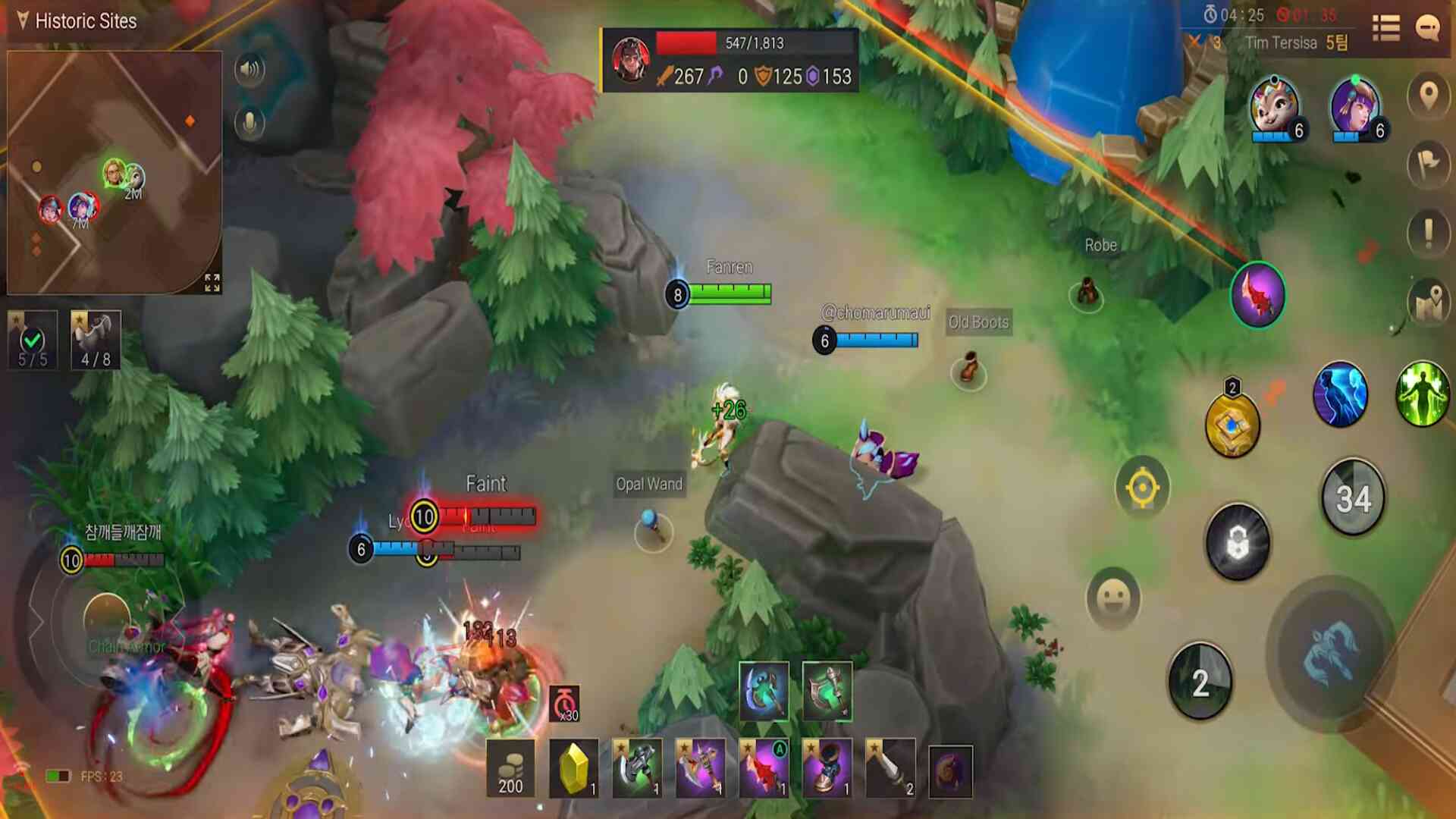The width and height of the screenshot is (1456, 819).
Task: Use the blue sprint summoner spell
Action: [1340, 394]
